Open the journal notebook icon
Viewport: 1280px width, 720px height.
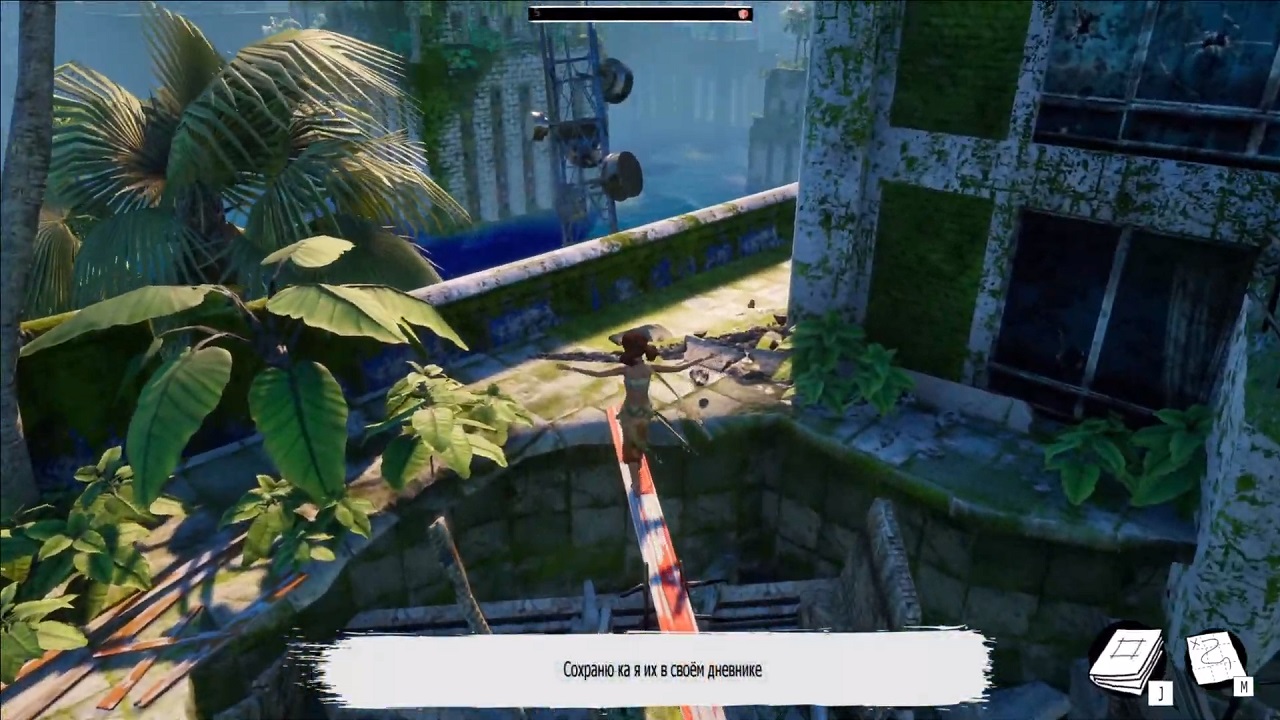(1127, 659)
